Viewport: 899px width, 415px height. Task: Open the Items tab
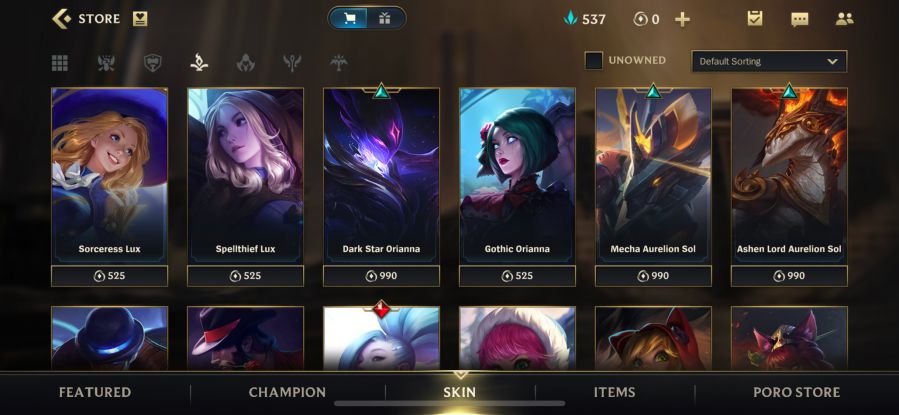pos(614,392)
